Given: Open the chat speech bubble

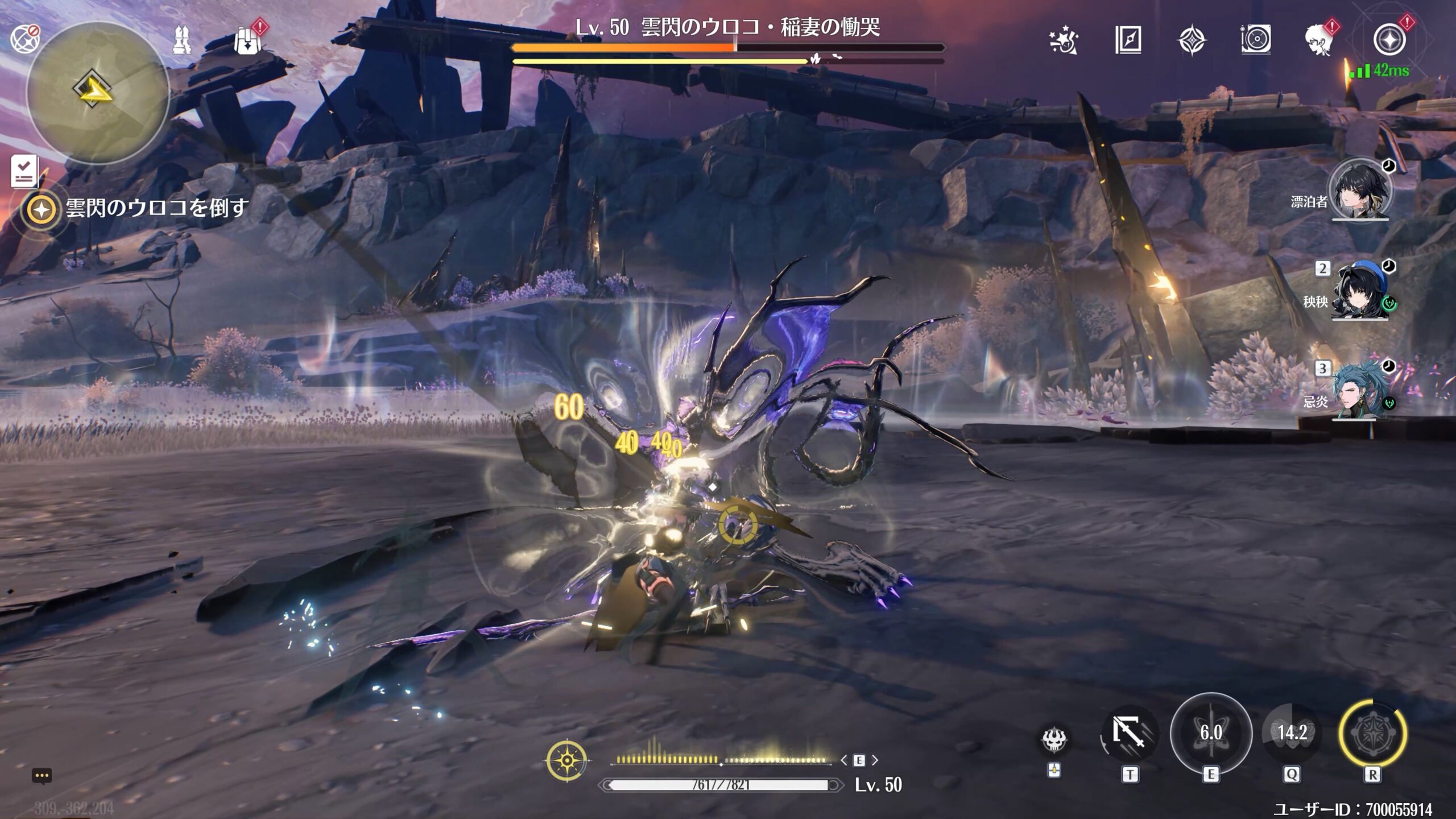Looking at the screenshot, I should coord(42,776).
